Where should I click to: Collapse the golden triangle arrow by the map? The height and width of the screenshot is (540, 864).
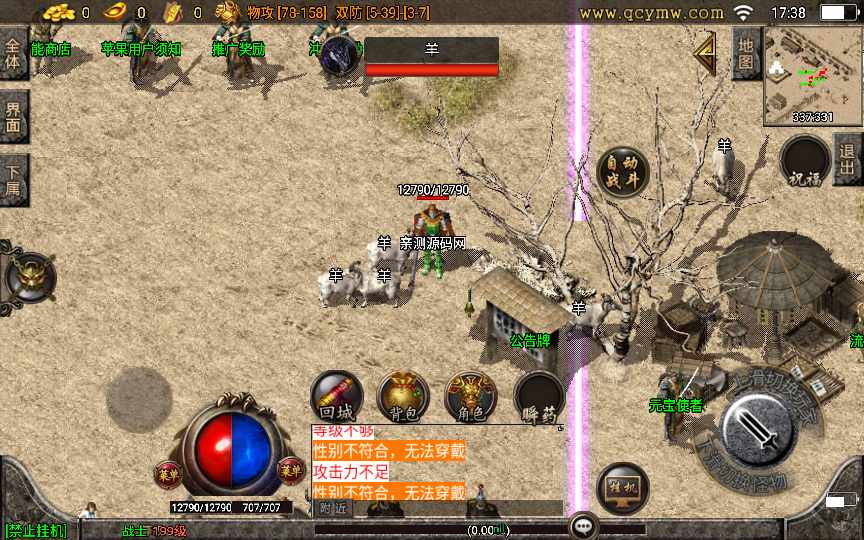pyautogui.click(x=706, y=56)
